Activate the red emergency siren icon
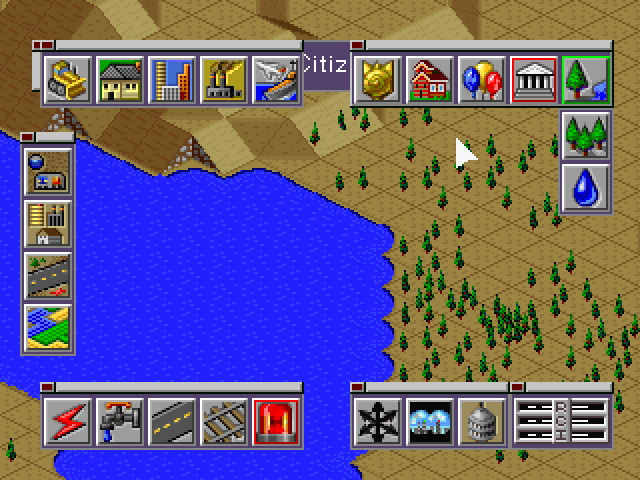Screen dimensions: 640x480 point(276,422)
